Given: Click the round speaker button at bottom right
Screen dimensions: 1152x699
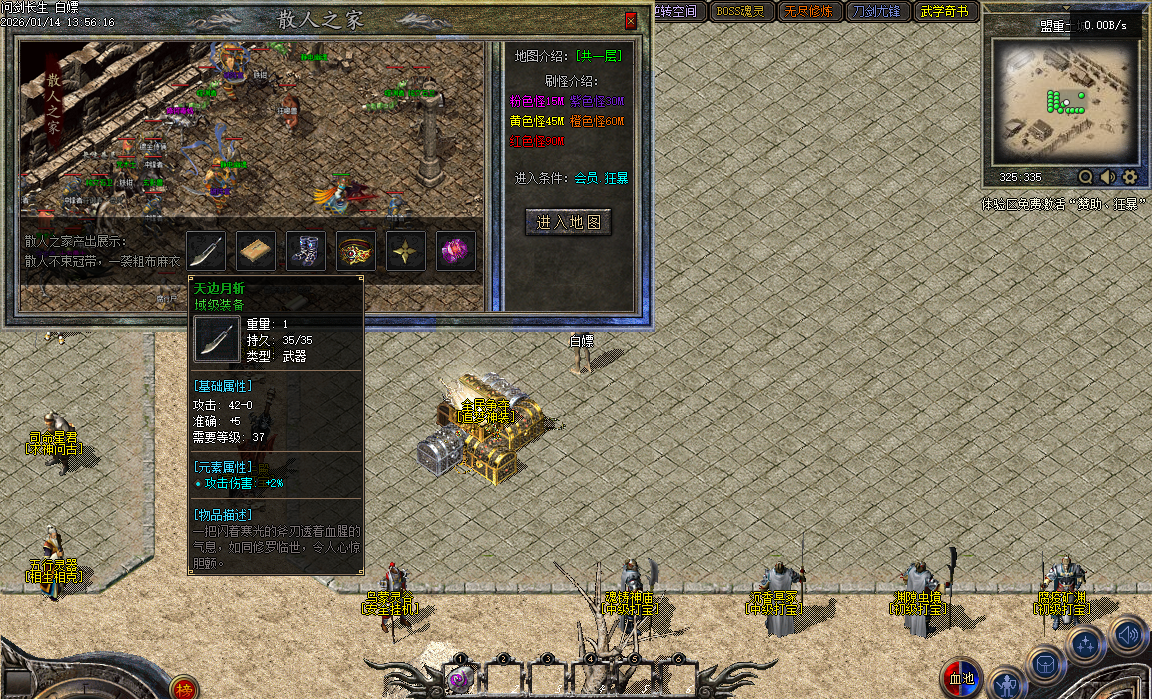Looking at the screenshot, I should tap(1128, 633).
